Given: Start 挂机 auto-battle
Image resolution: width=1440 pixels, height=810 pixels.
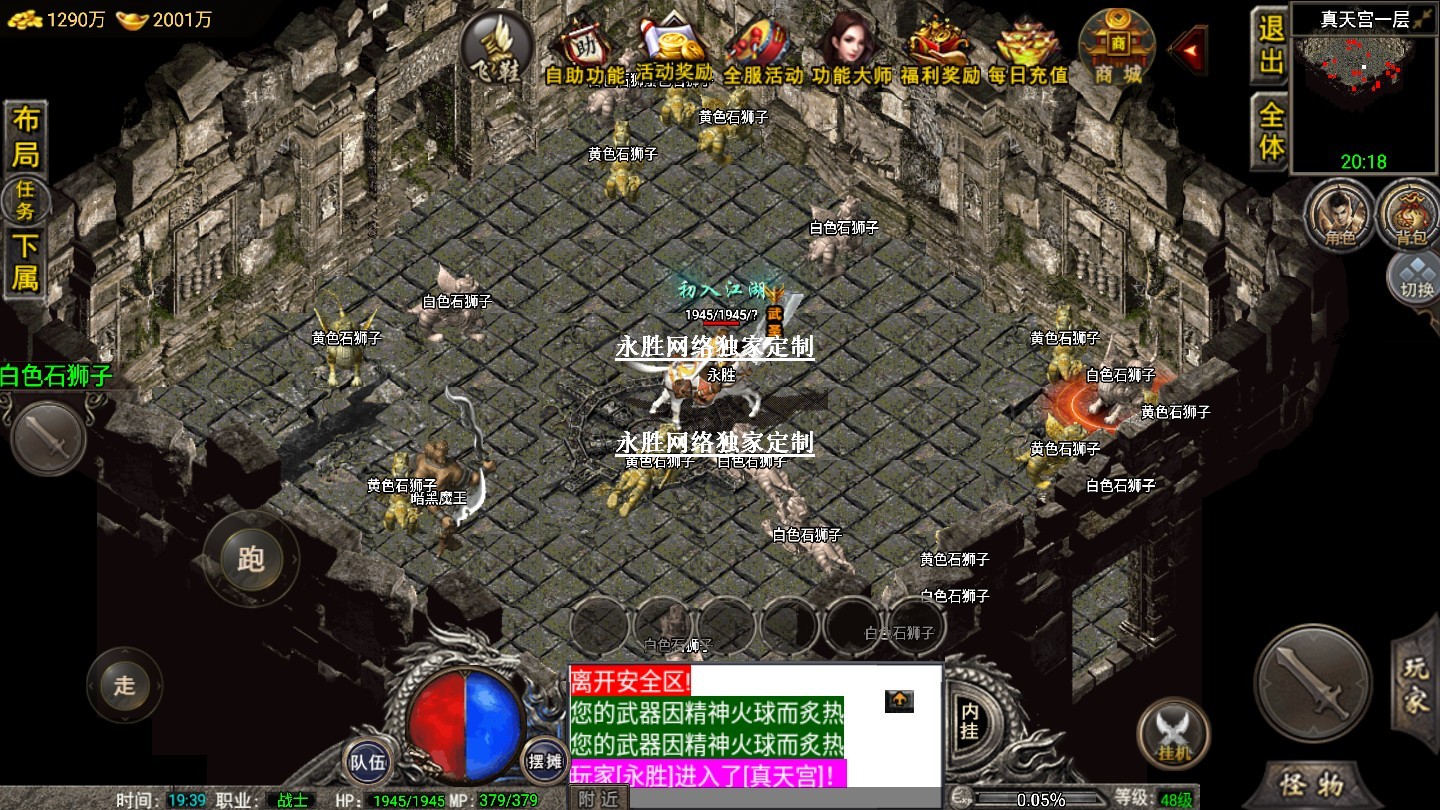Looking at the screenshot, I should [1174, 734].
